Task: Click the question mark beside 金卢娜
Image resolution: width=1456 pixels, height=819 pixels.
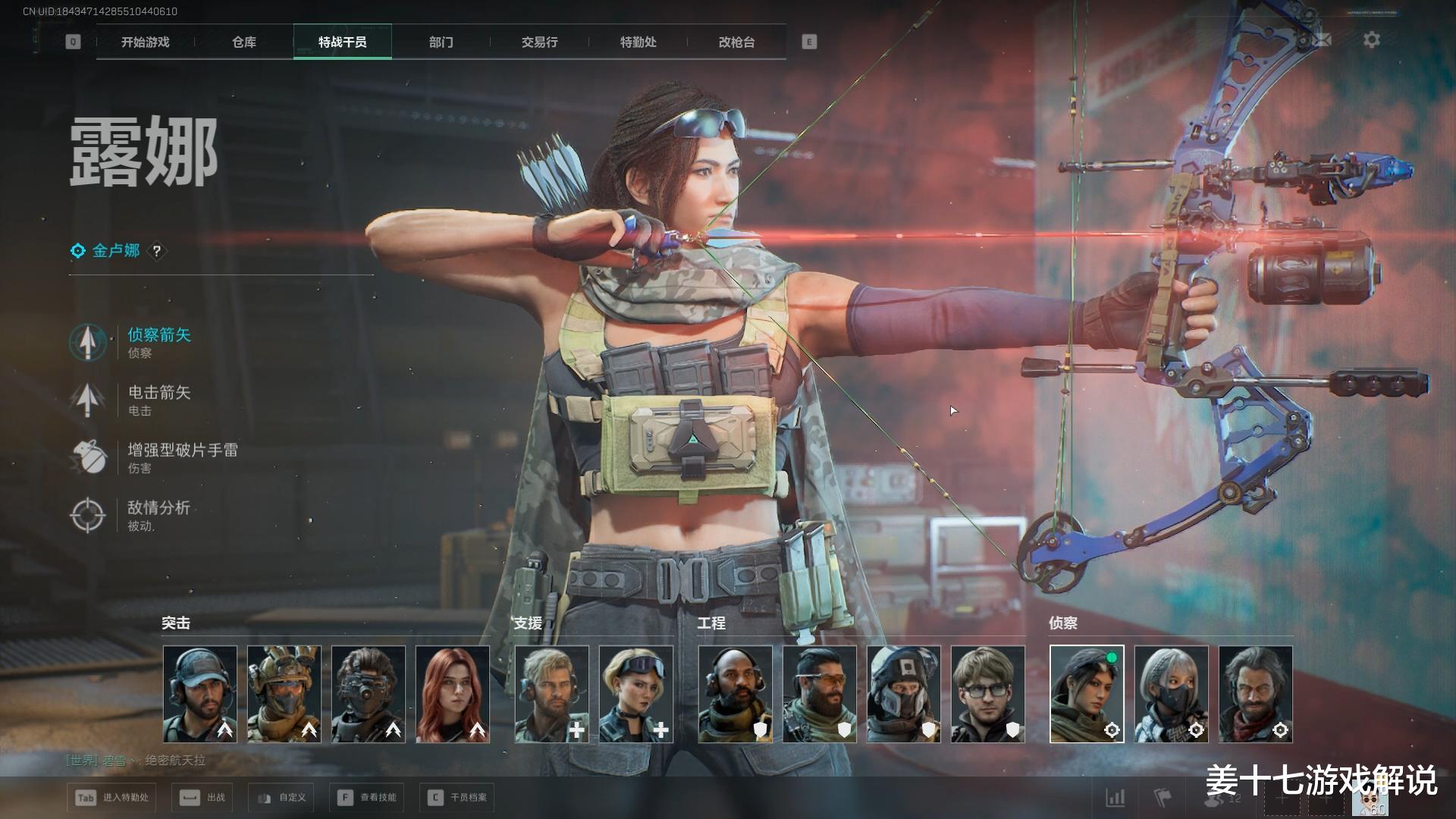Action: [x=157, y=251]
